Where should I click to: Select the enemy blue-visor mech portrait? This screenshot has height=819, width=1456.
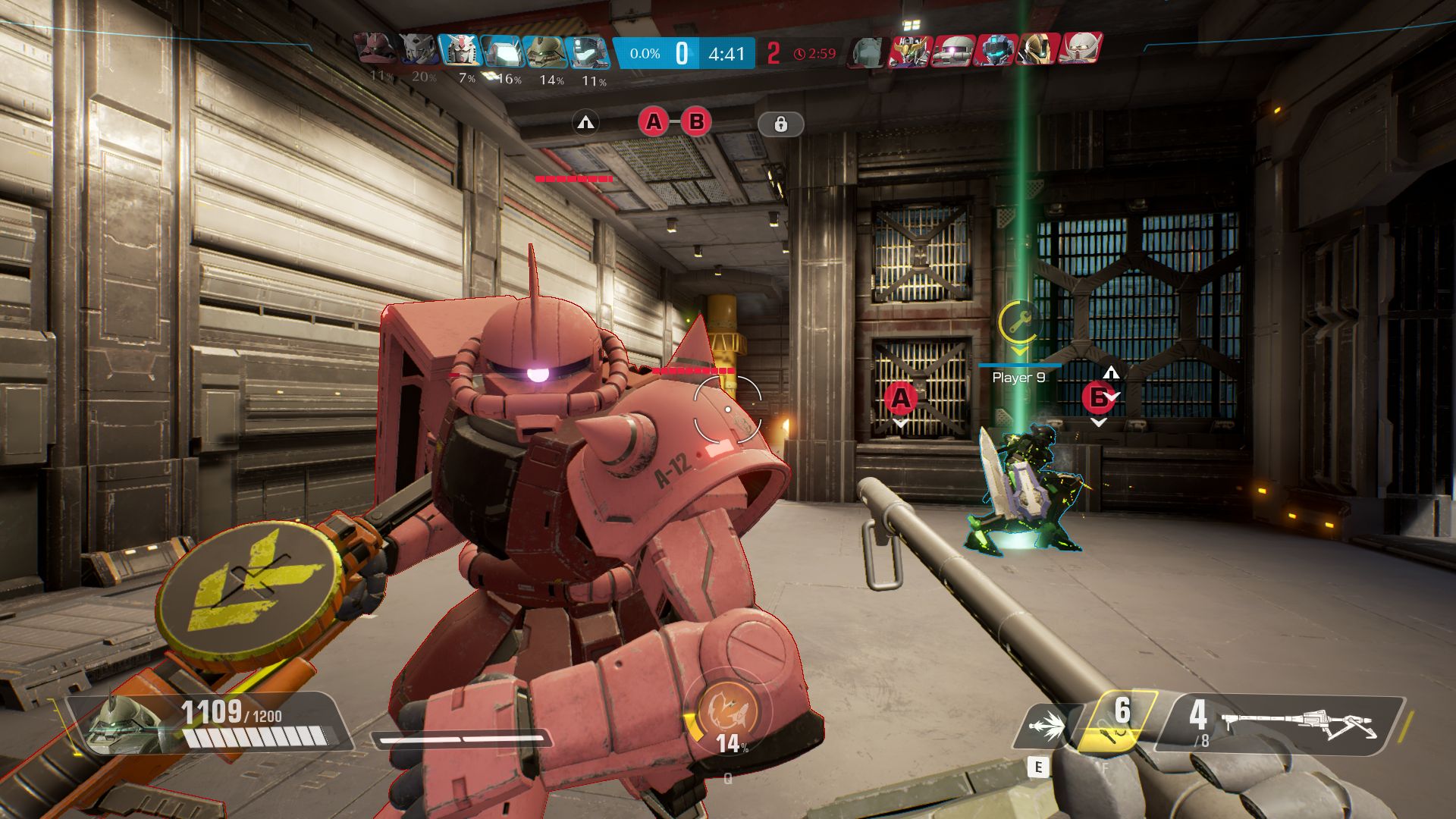[x=996, y=51]
